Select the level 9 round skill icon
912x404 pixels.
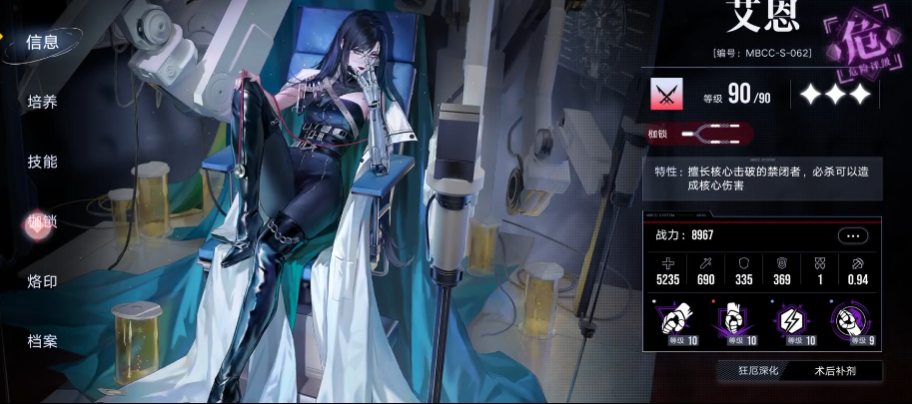pyautogui.click(x=848, y=320)
